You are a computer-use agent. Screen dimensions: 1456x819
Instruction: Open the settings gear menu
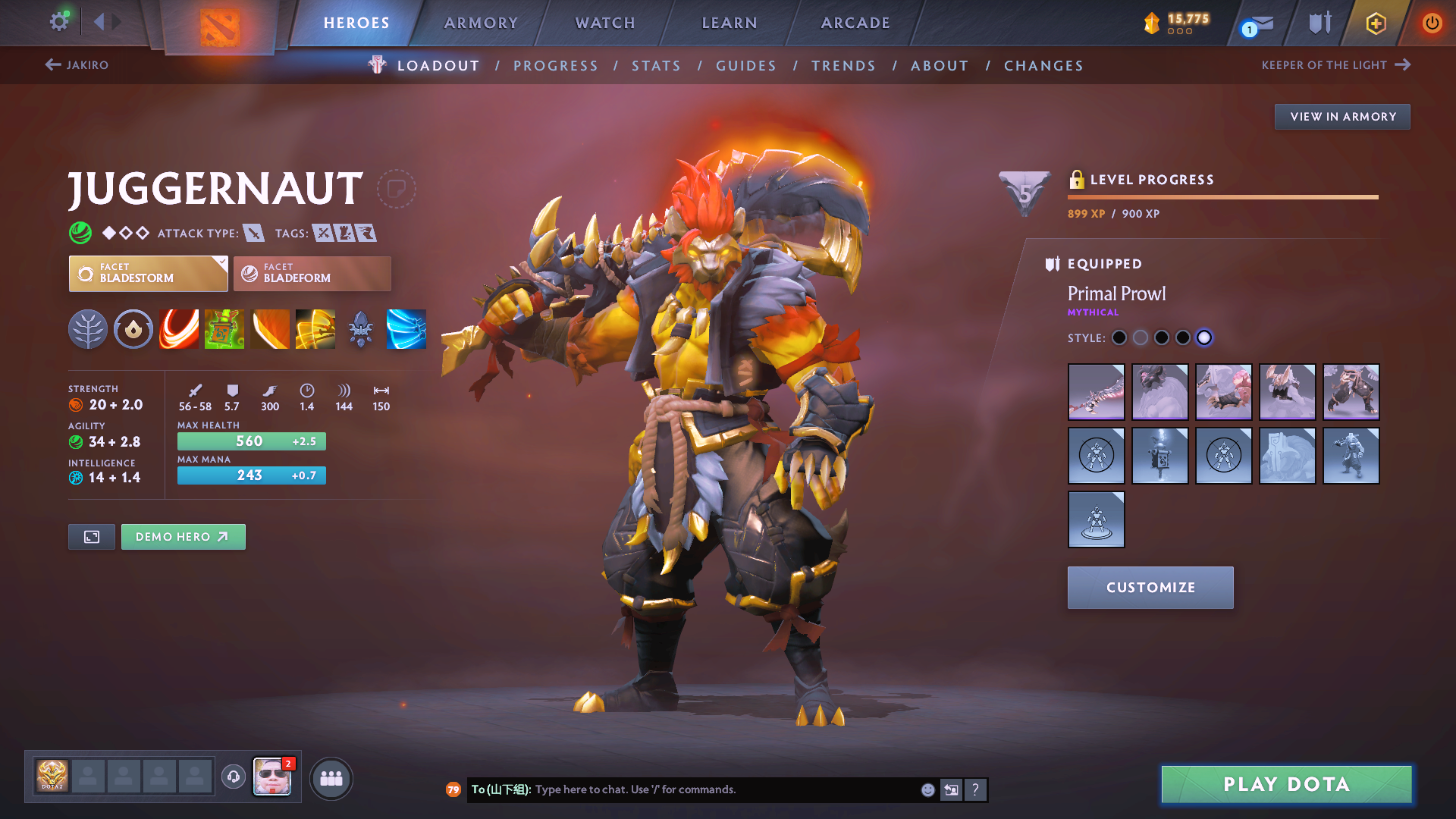pyautogui.click(x=59, y=21)
